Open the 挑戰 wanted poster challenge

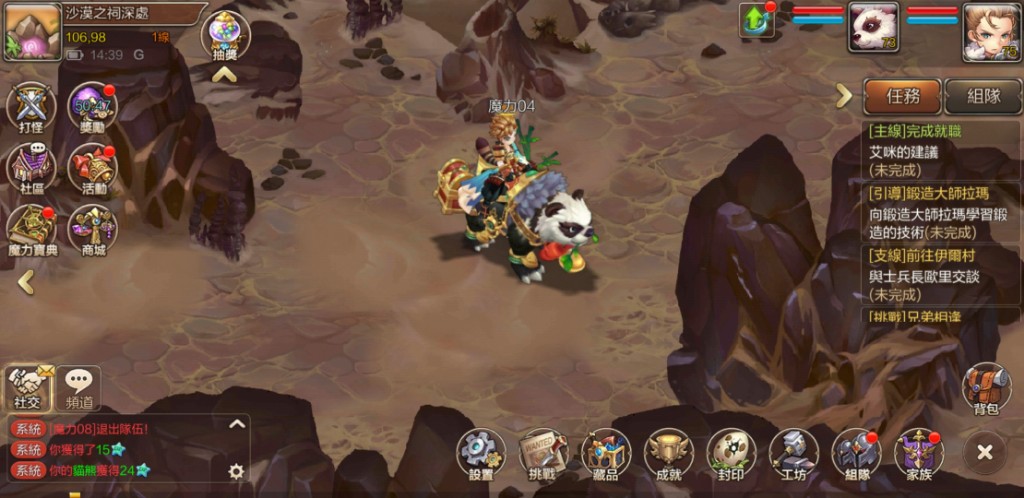pyautogui.click(x=542, y=454)
